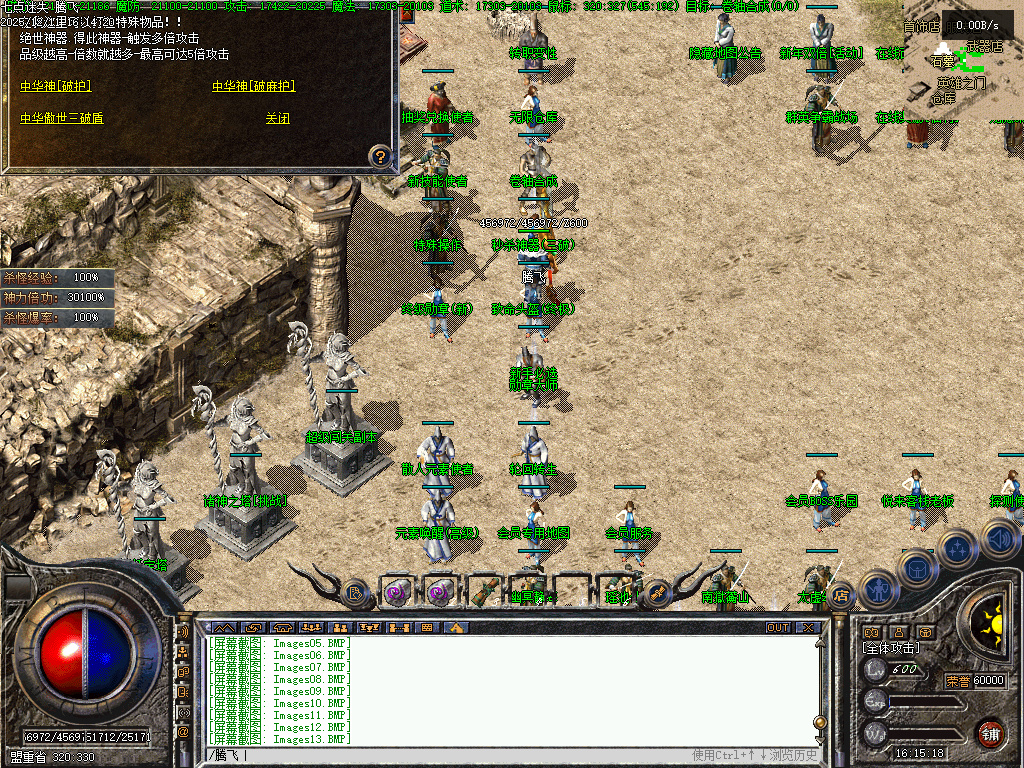Click the chat window OUT button
Viewport: 1024px width, 768px height.
[777, 628]
